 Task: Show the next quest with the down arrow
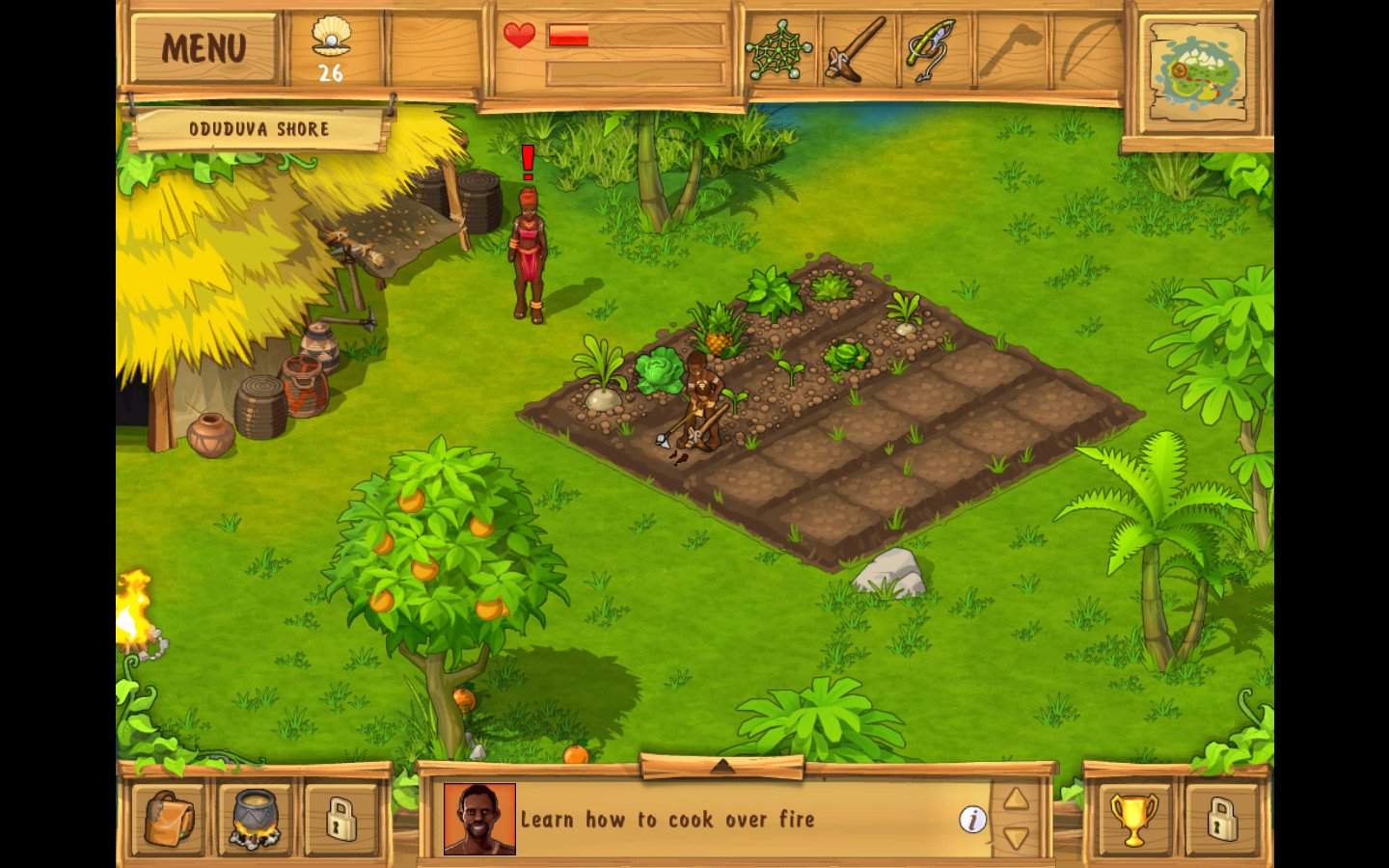[x=1016, y=837]
